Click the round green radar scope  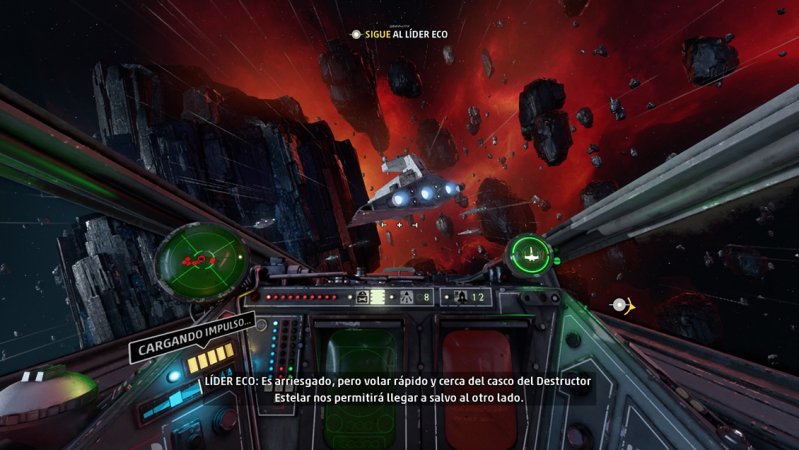[x=196, y=259]
